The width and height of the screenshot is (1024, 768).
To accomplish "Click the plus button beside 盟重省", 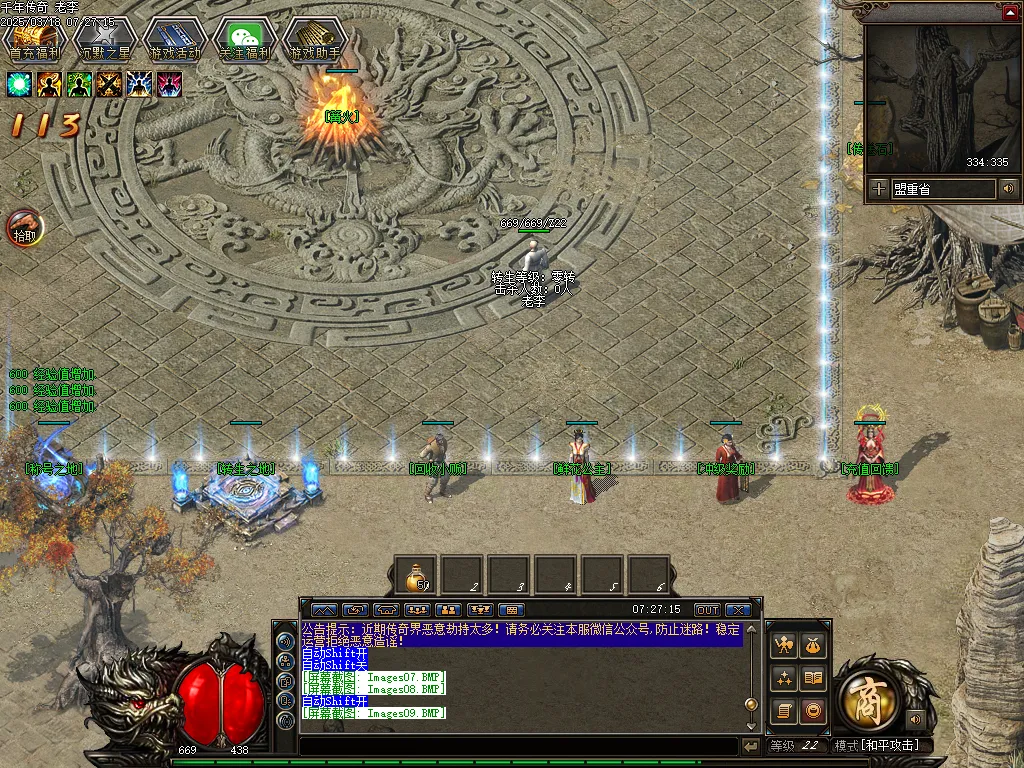I will 878,188.
